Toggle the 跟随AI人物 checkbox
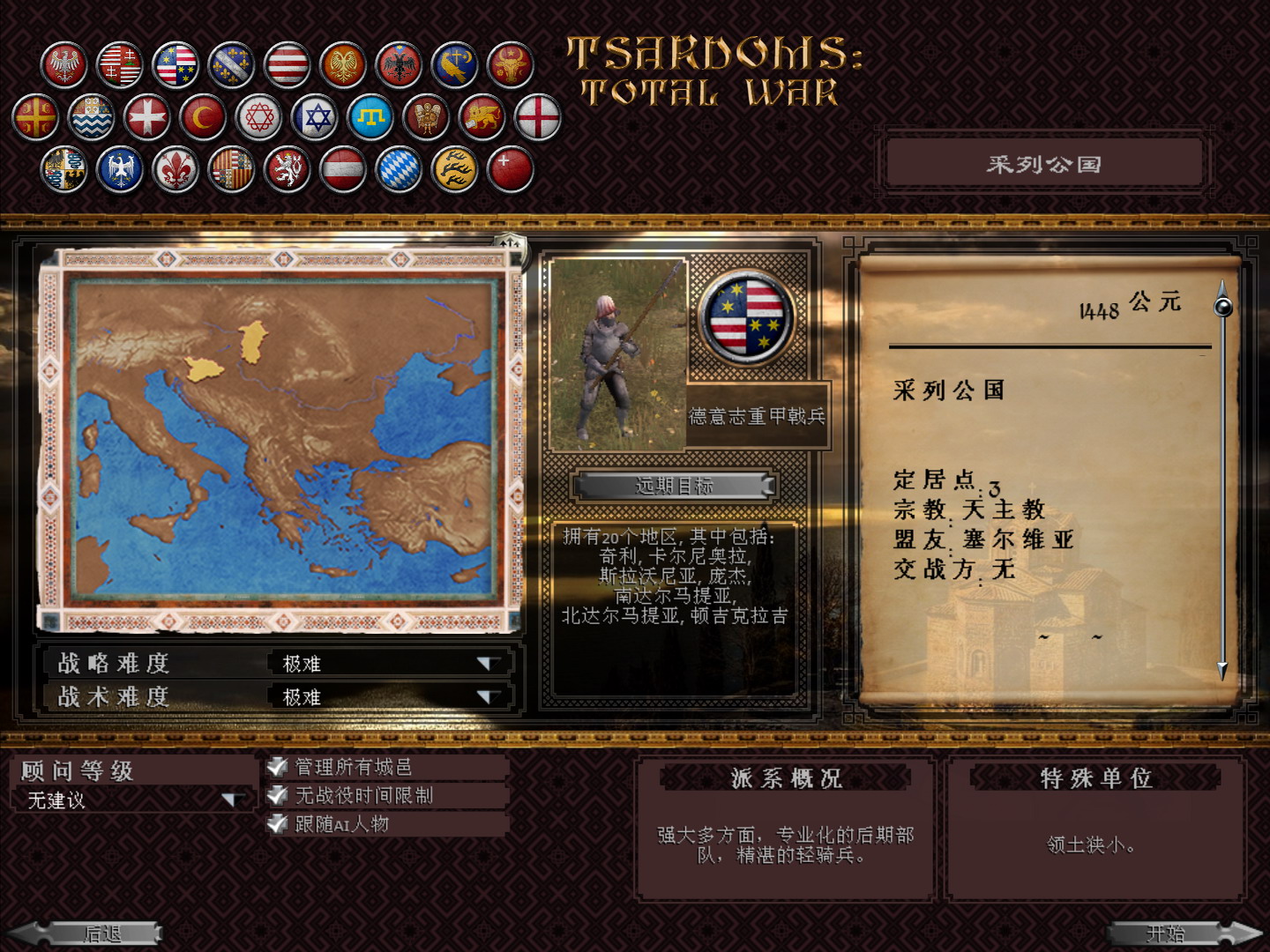This screenshot has height=952, width=1270. [x=277, y=826]
